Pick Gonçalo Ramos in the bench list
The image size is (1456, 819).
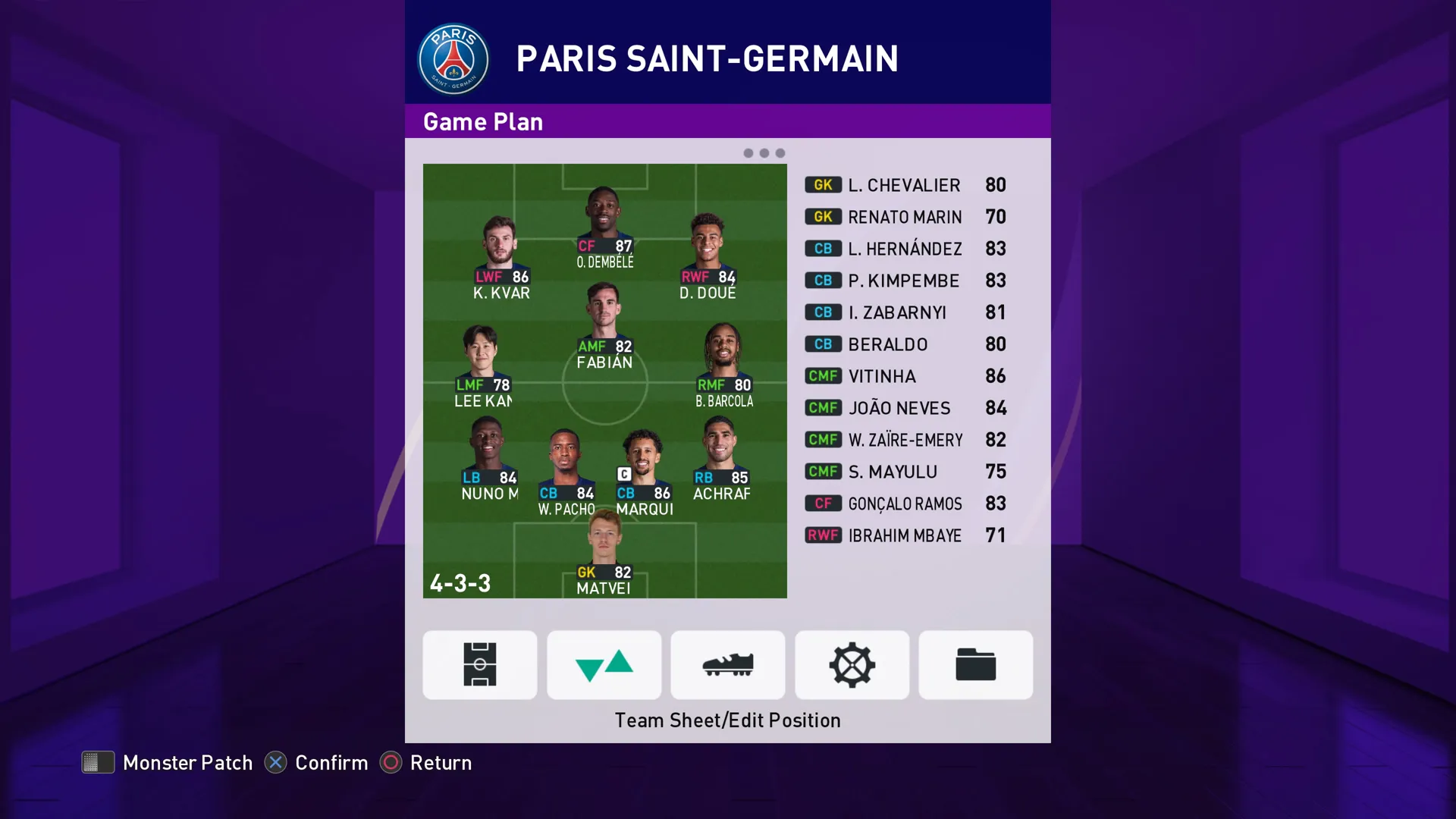(x=905, y=504)
